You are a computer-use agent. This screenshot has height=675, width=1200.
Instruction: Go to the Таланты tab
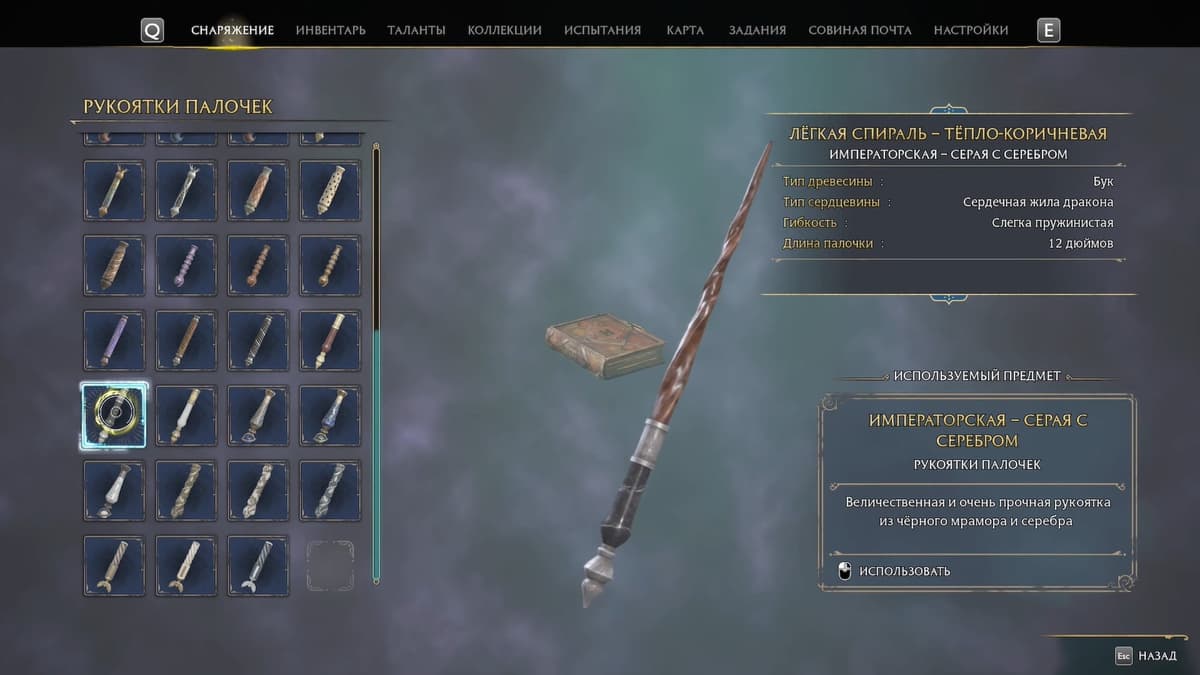[416, 30]
